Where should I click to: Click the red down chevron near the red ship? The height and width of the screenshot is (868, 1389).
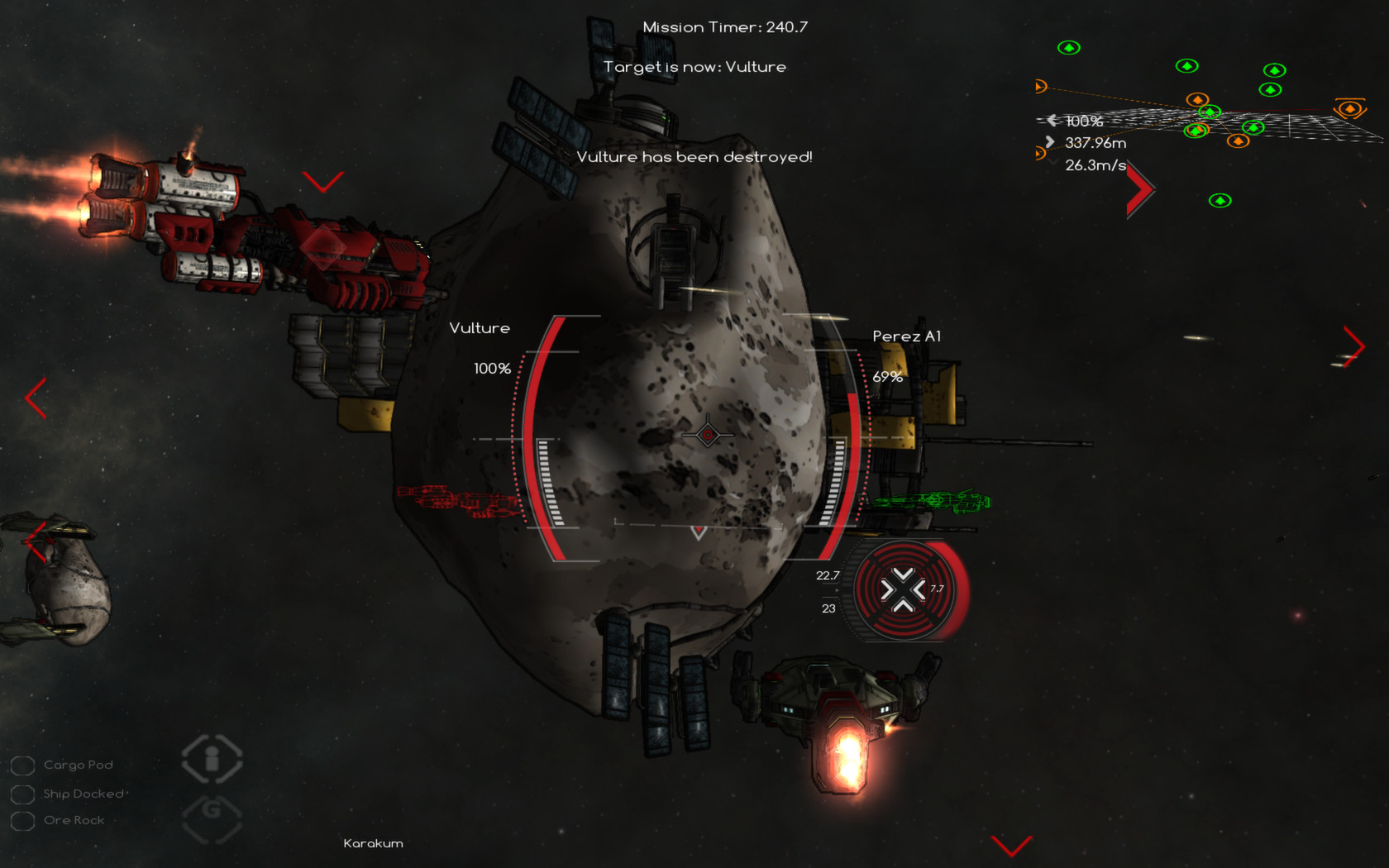tap(322, 184)
